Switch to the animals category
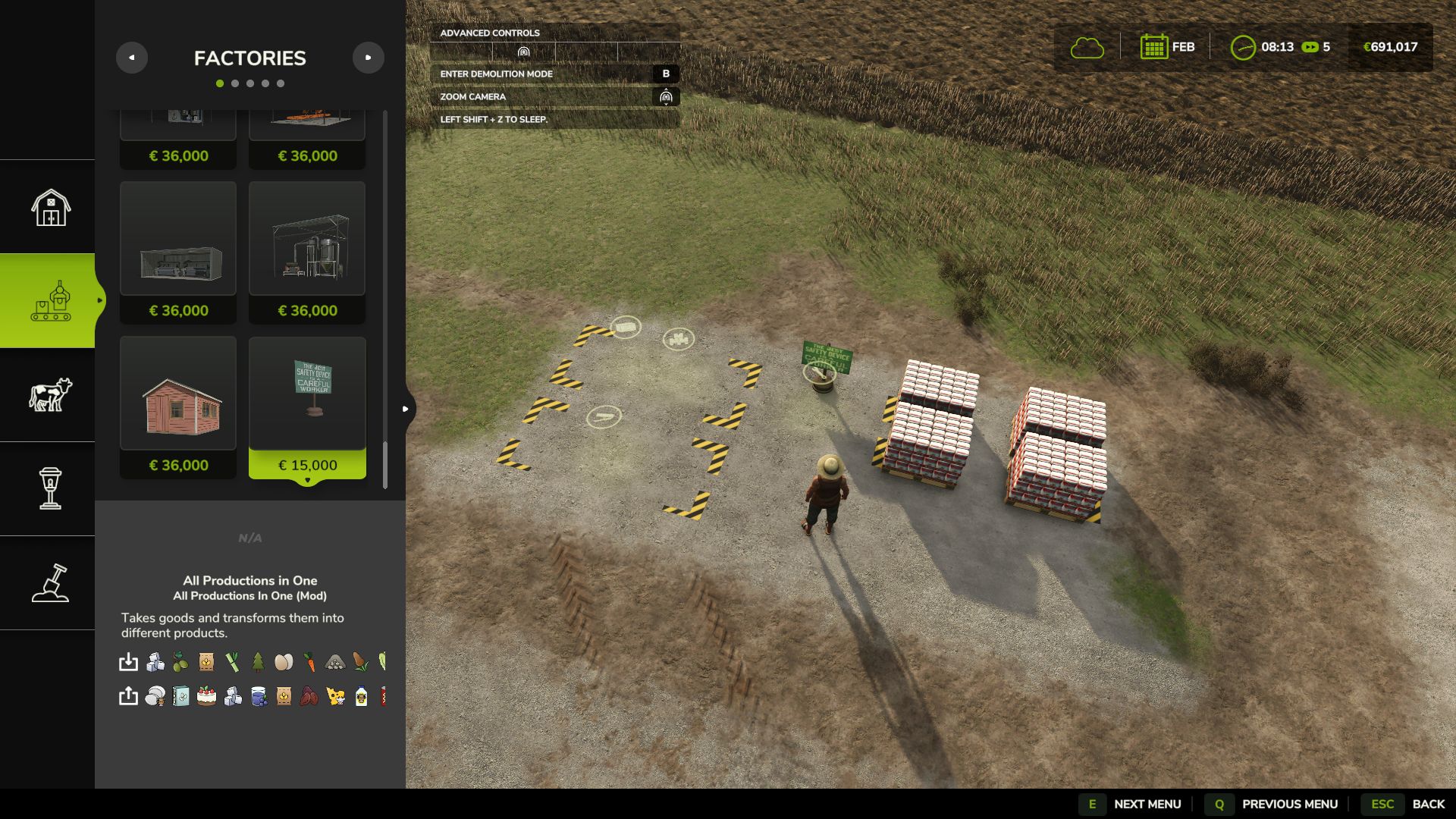Screen dimensions: 1456x819 pyautogui.click(x=50, y=395)
